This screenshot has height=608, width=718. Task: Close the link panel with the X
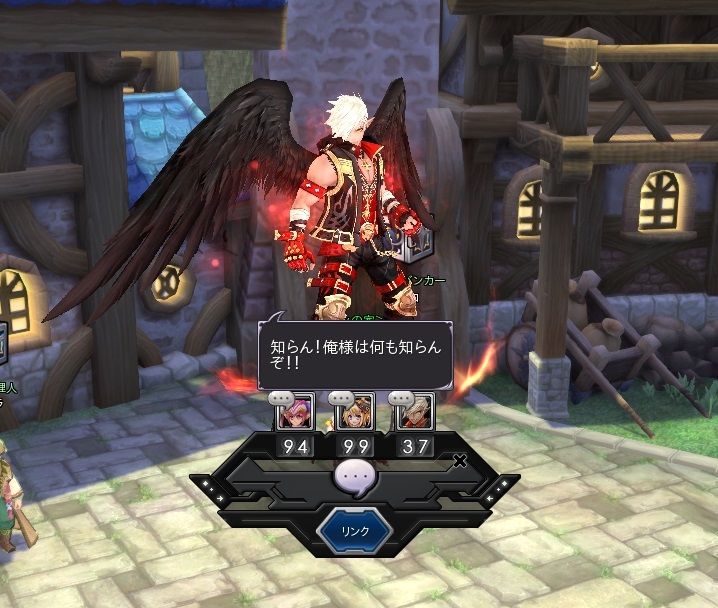point(459,461)
